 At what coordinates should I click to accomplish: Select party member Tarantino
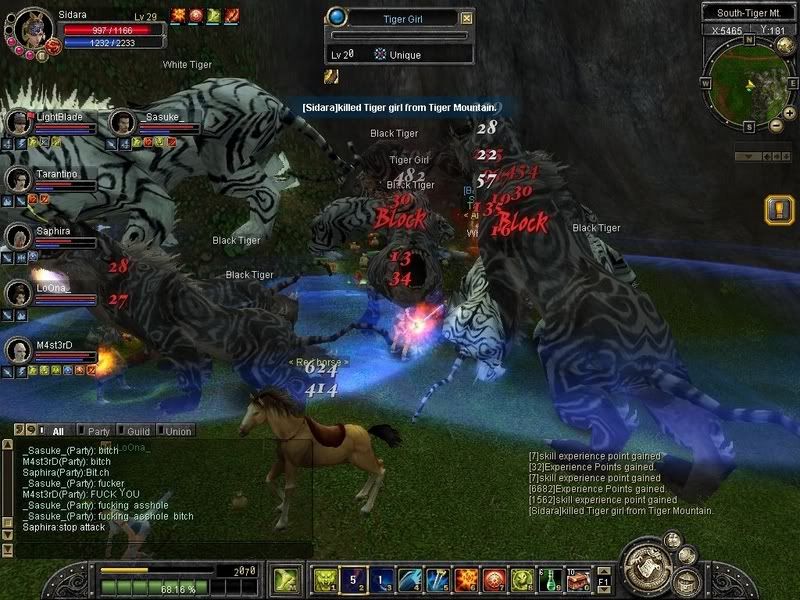click(18, 179)
